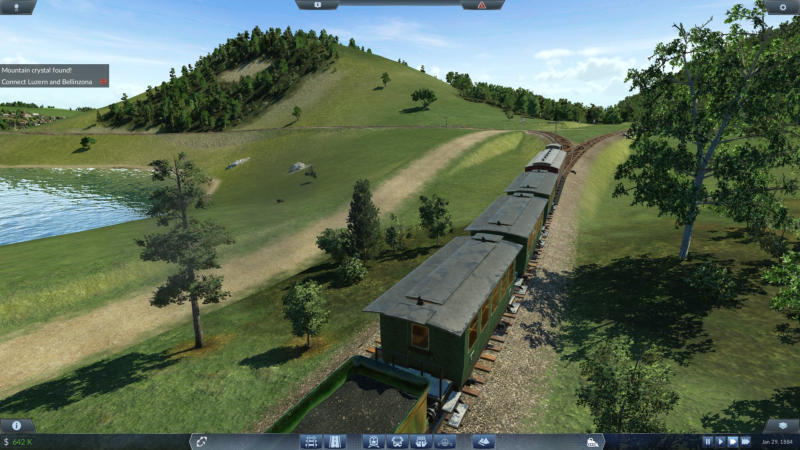Image resolution: width=800 pixels, height=450 pixels.
Task: Open the railroad track construction tool
Action: click(310, 441)
